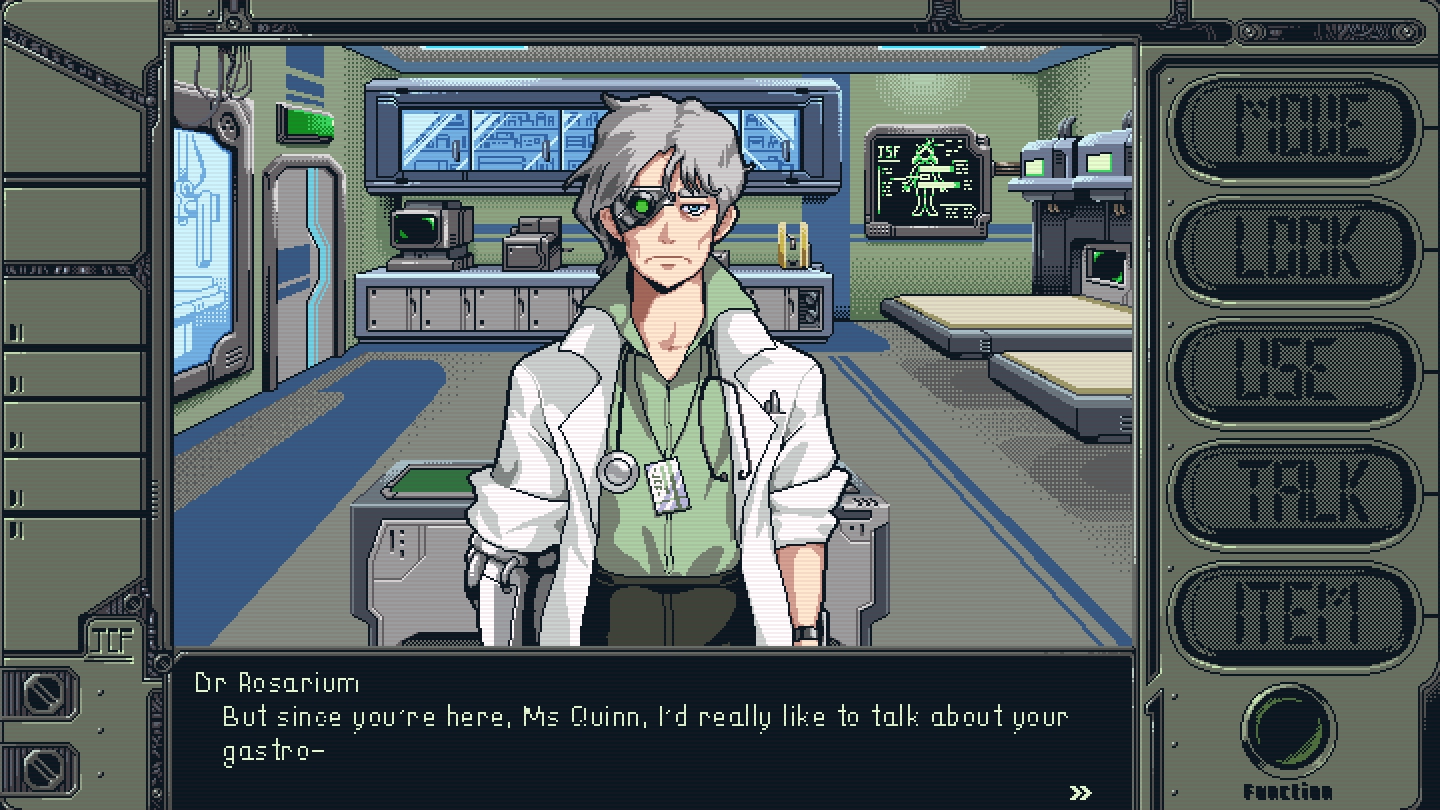This screenshot has height=810, width=1440.
Task: Activate the USE command
Action: [1295, 372]
